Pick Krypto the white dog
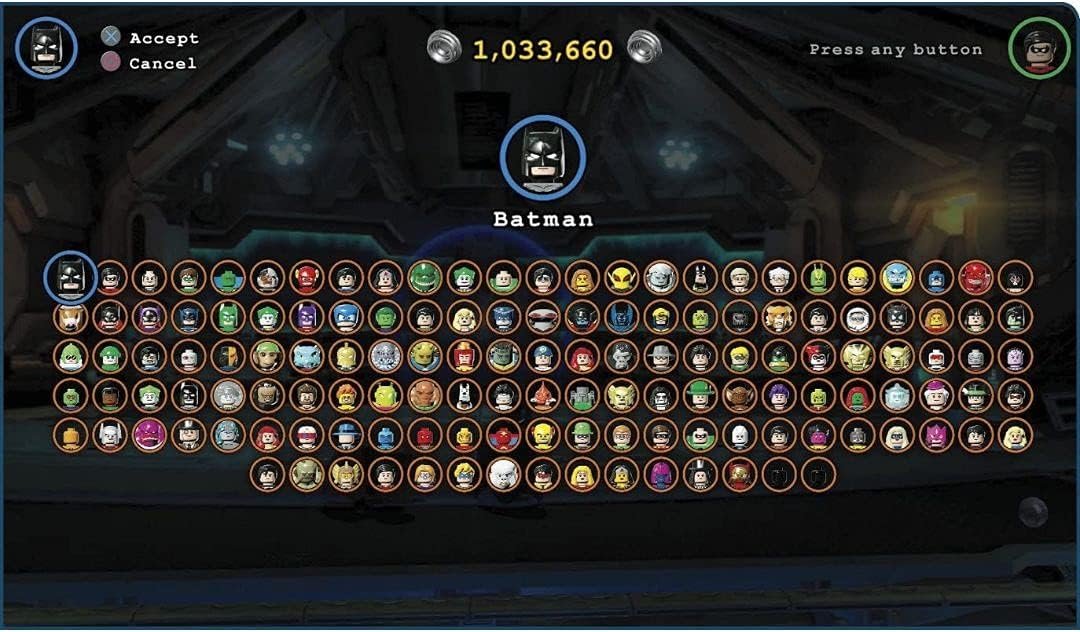The width and height of the screenshot is (1080, 632). click(x=464, y=395)
